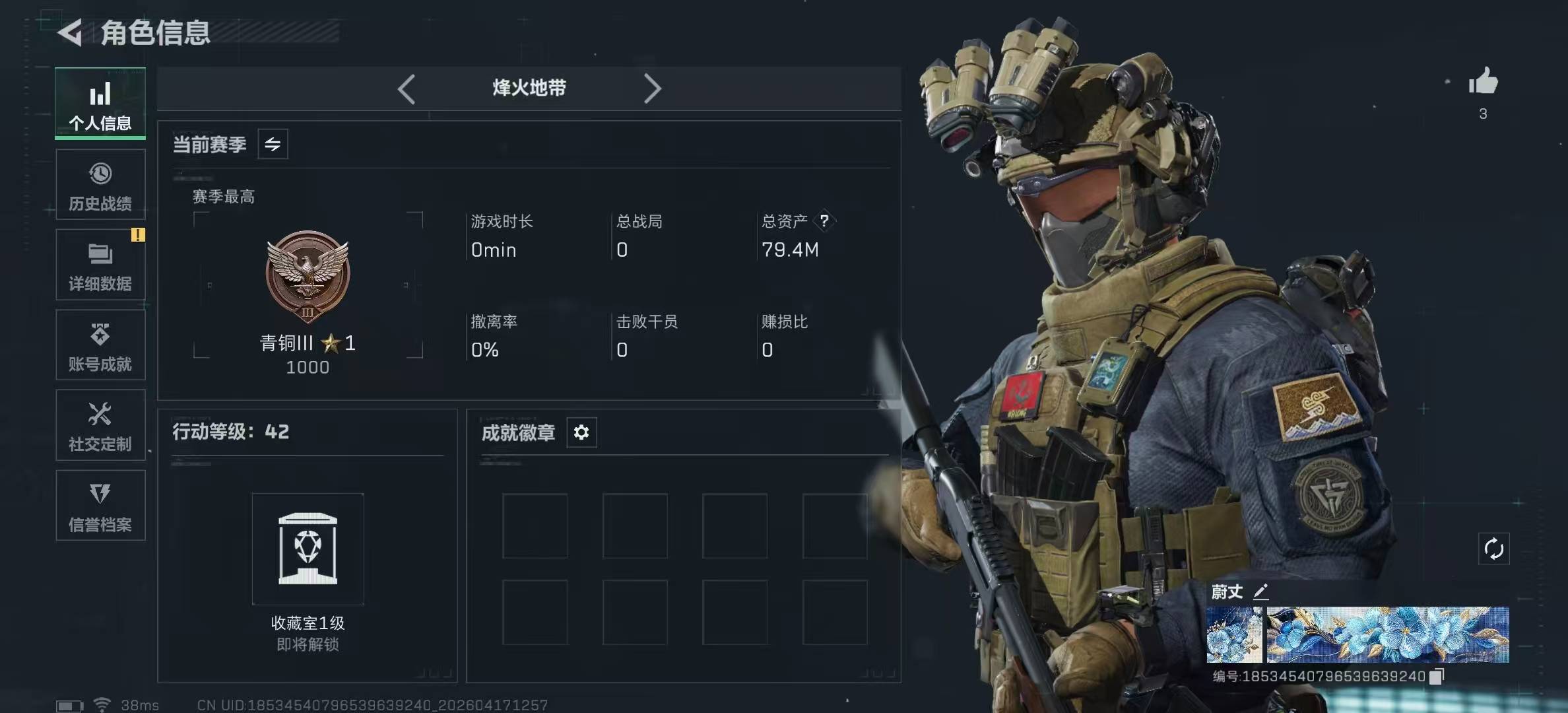This screenshot has height=713, width=1568.
Task: Select the 收藏室1级 collection room tile
Action: [308, 549]
